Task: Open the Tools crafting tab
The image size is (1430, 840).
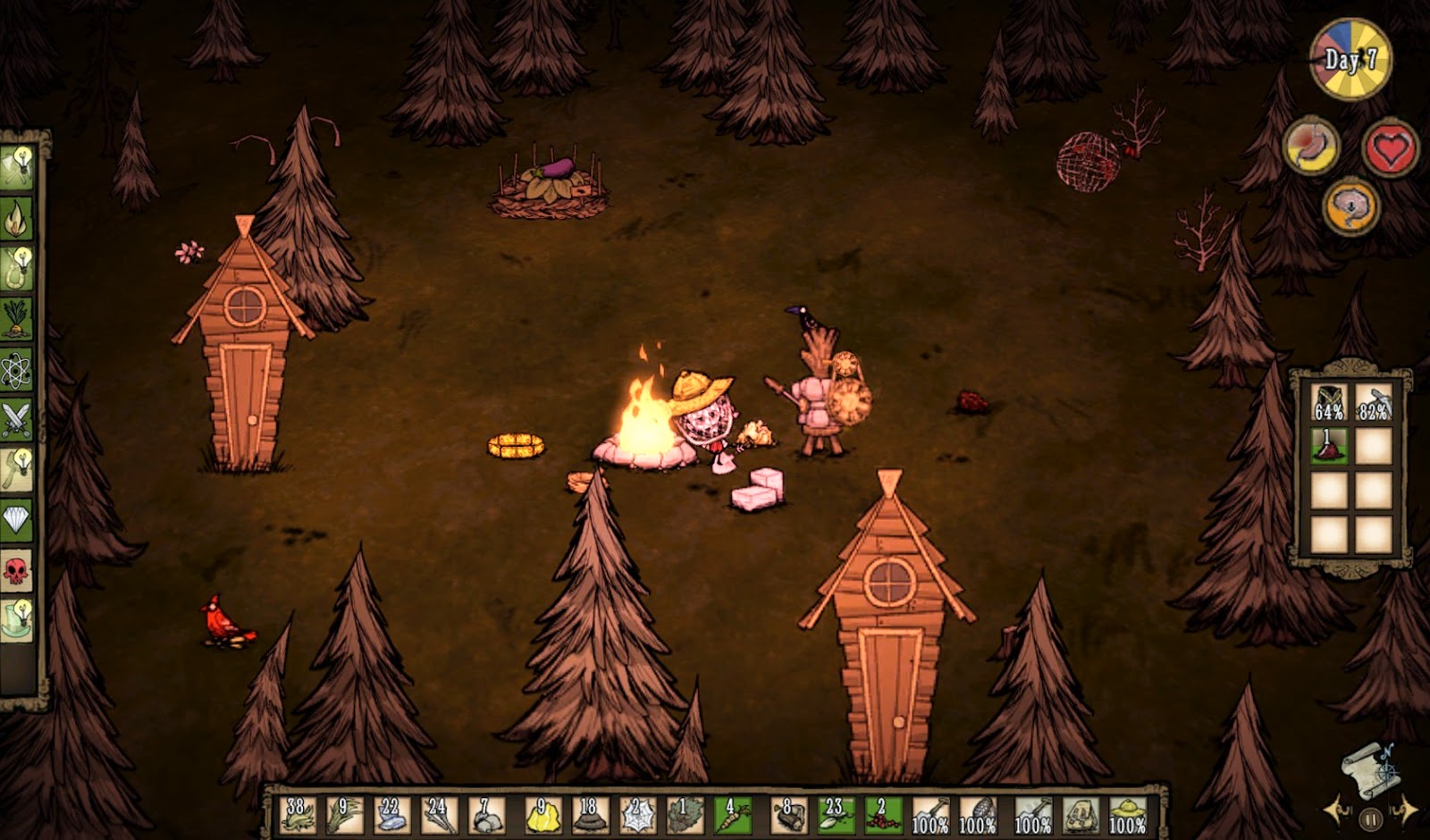Action: click(16, 168)
